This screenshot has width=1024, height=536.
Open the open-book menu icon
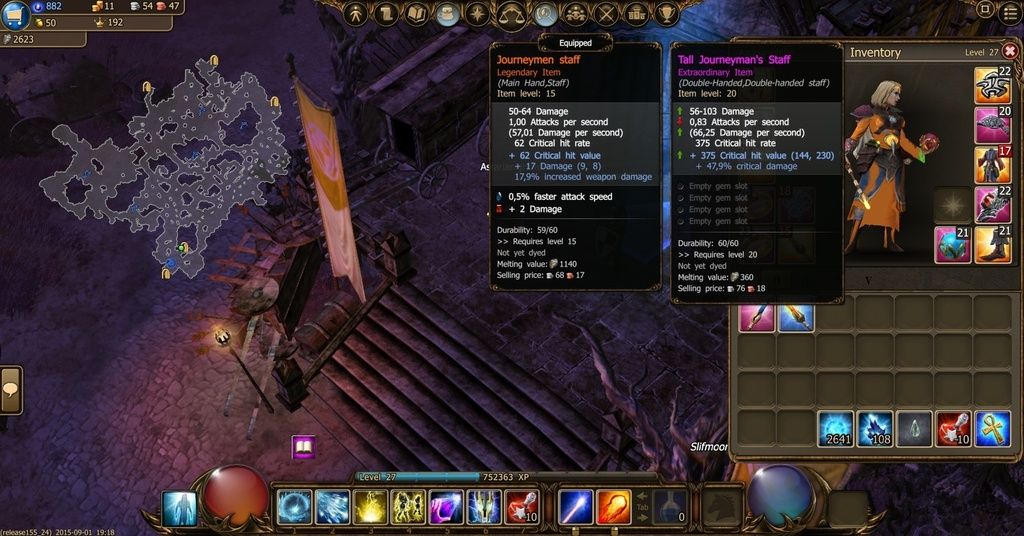pos(417,14)
